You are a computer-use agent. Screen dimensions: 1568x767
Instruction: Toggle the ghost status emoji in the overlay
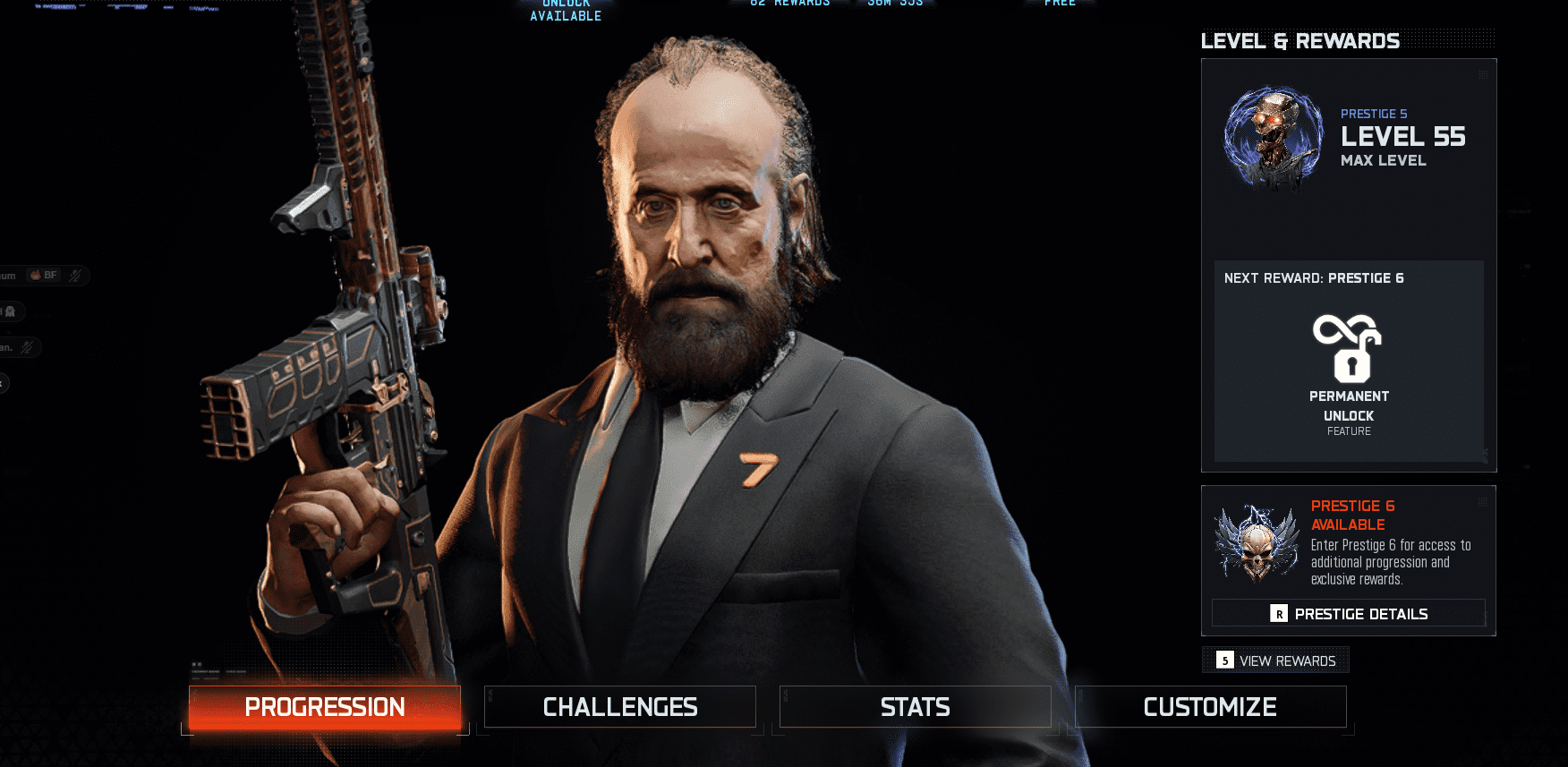pos(11,311)
